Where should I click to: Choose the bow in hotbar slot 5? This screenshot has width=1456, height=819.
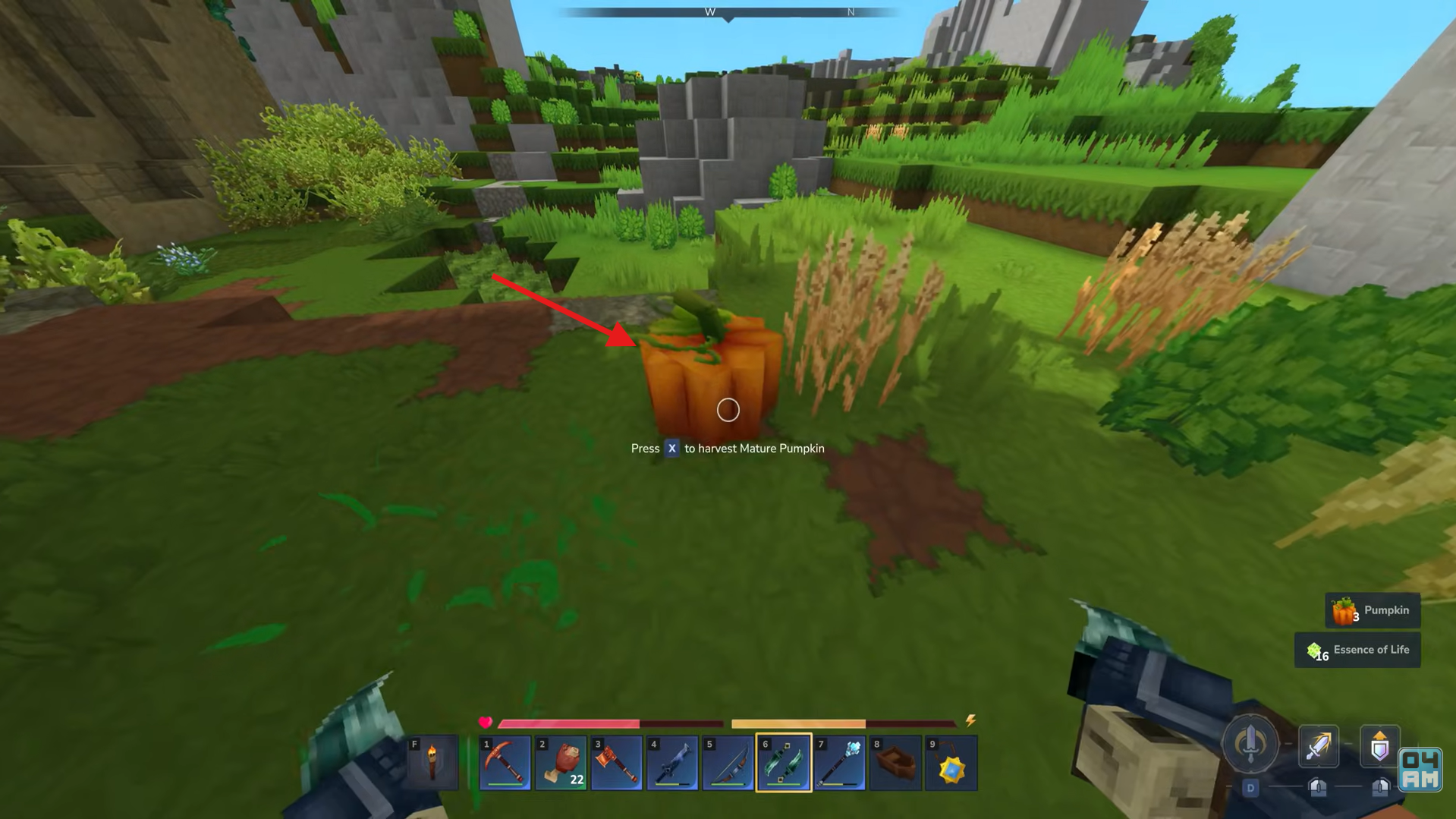[728, 761]
